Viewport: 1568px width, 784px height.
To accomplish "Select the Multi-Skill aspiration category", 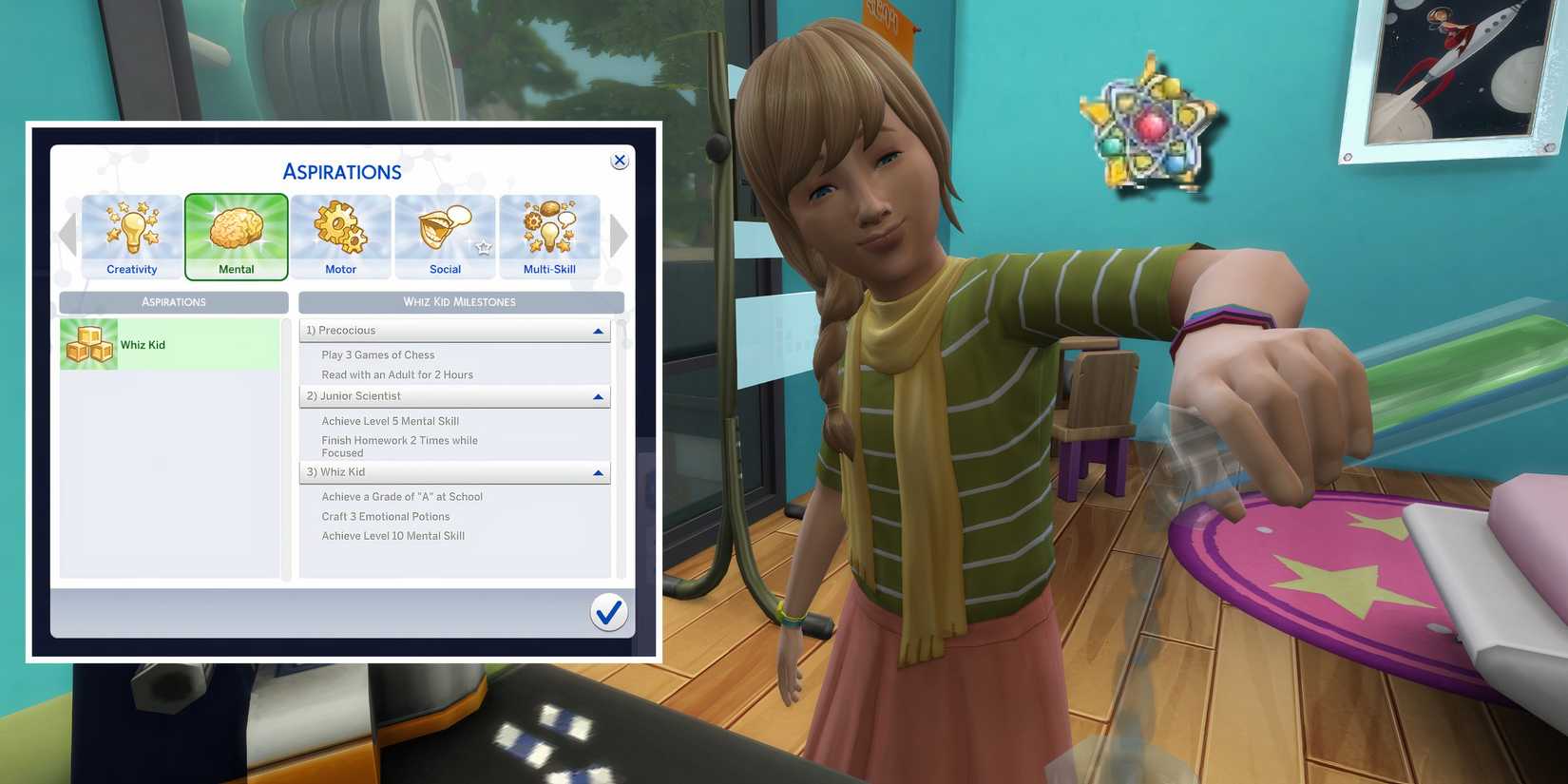I will click(549, 236).
